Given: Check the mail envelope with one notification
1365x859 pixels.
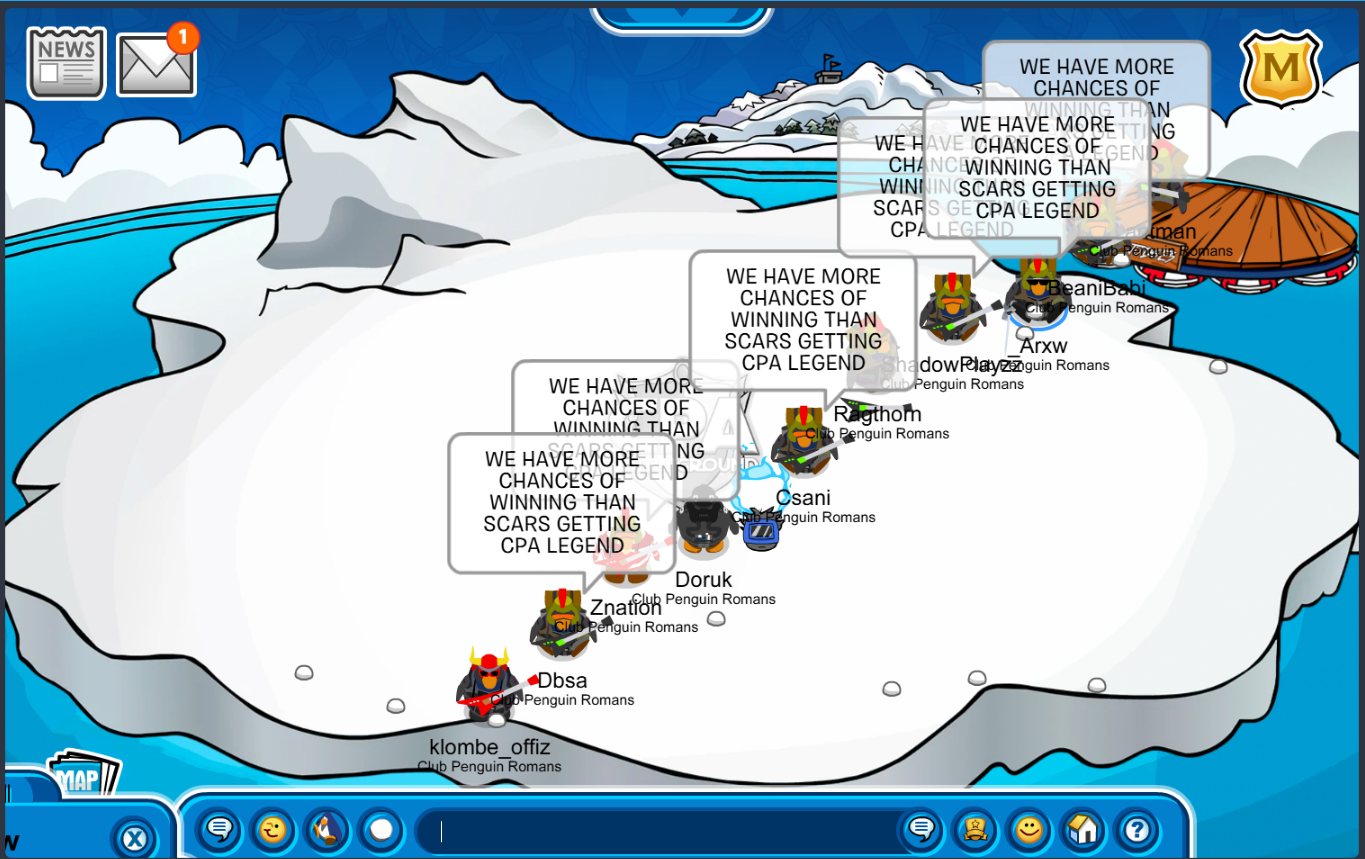Looking at the screenshot, I should [x=156, y=64].
